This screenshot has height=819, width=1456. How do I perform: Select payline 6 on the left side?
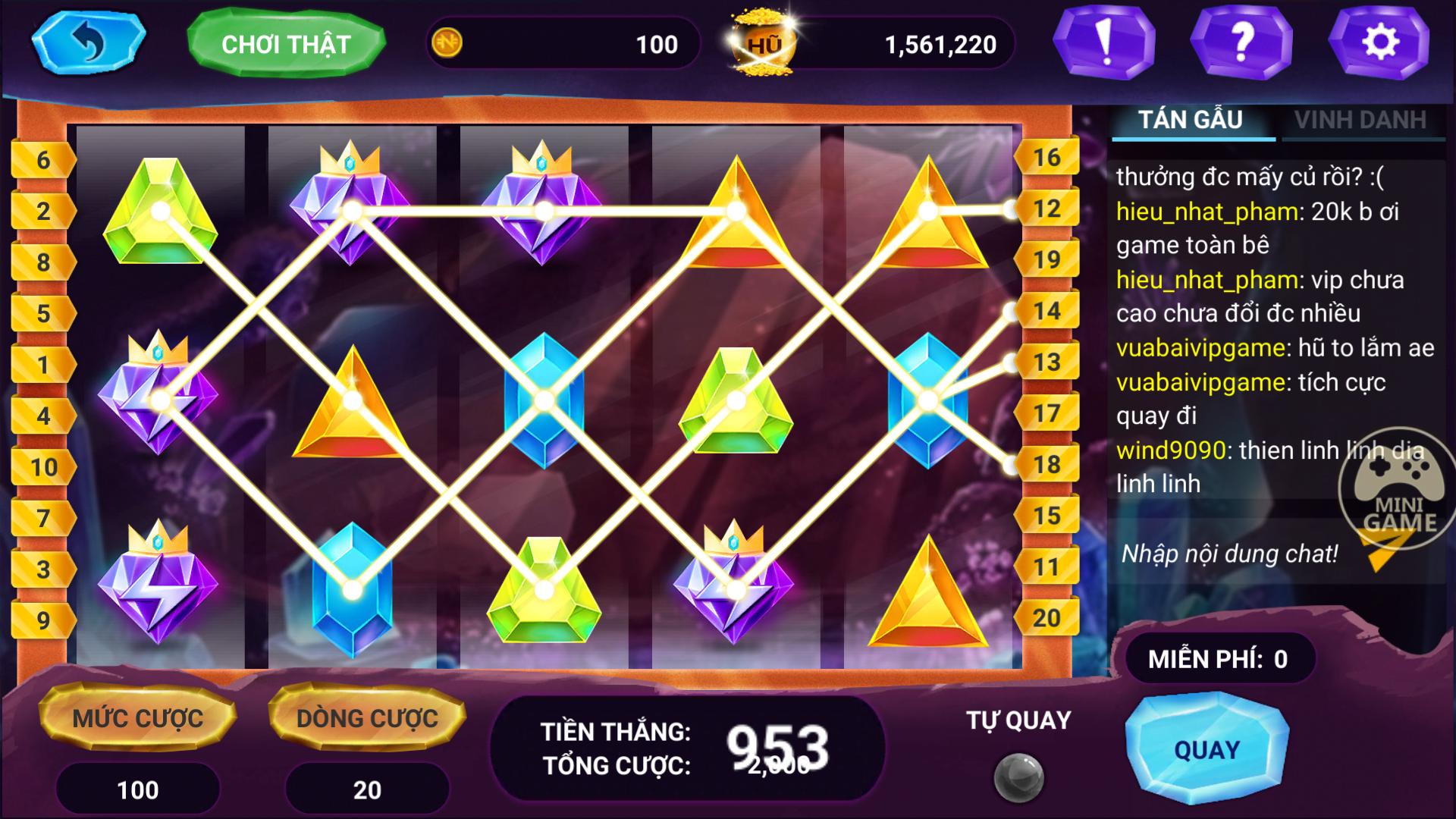coord(43,159)
